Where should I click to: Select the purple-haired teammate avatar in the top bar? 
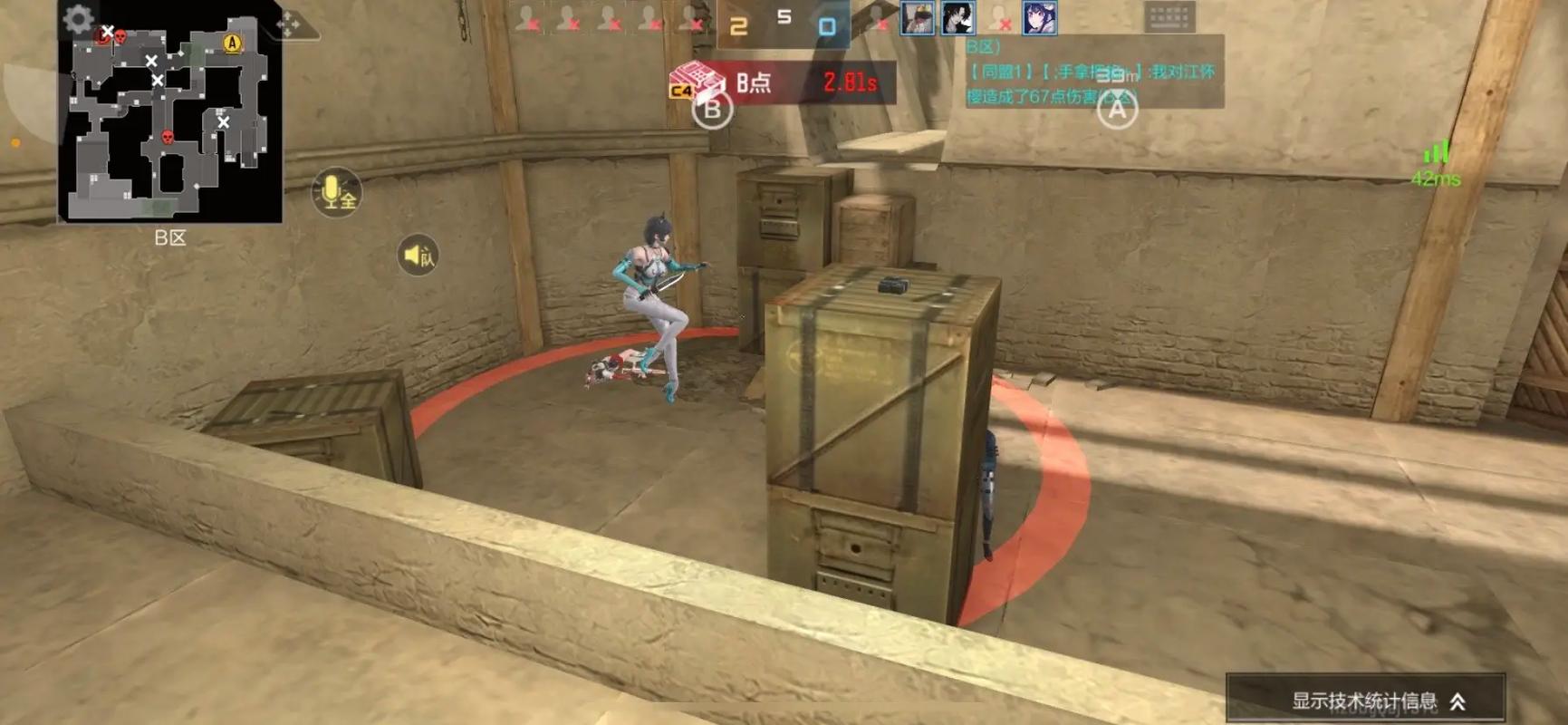click(1040, 18)
